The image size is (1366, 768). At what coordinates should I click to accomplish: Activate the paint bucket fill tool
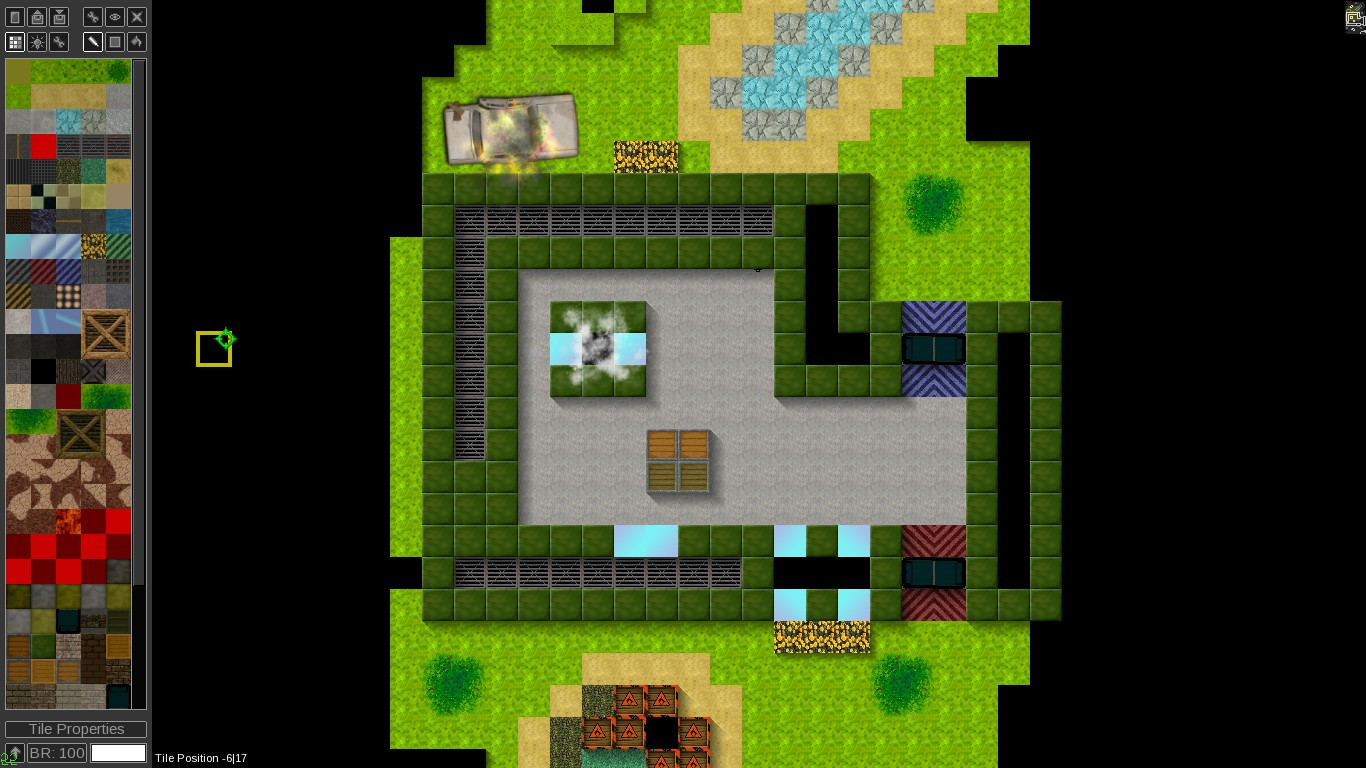[135, 41]
